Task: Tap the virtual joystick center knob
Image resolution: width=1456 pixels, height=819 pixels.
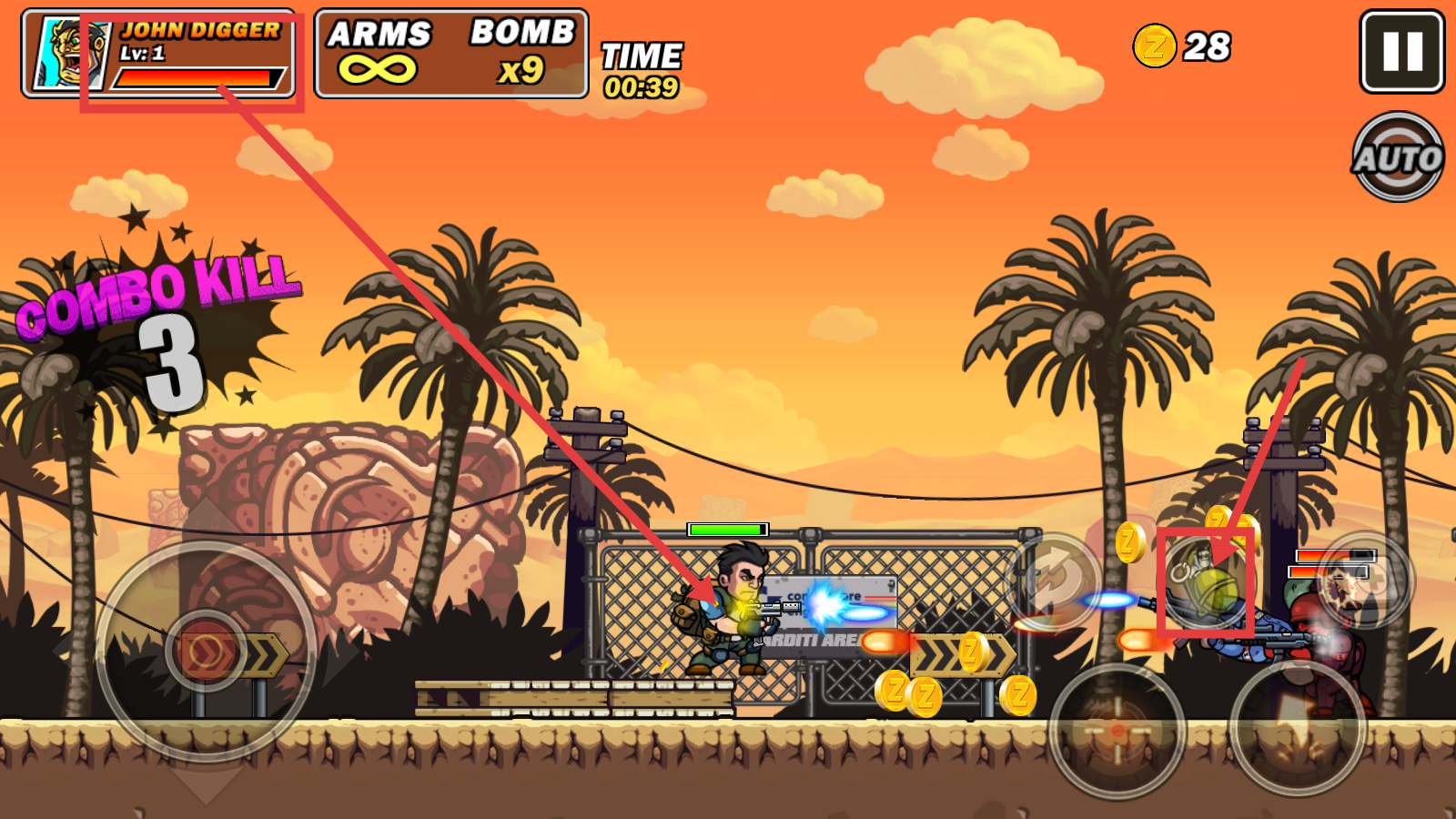Action: tap(207, 651)
